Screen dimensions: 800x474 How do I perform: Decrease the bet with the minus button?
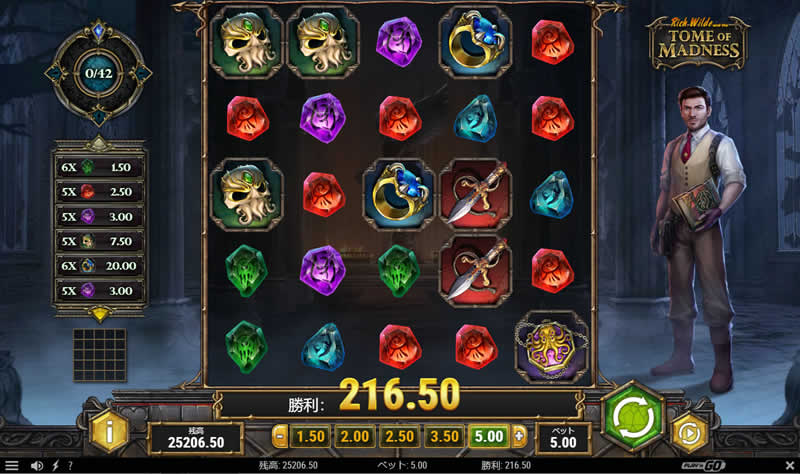pyautogui.click(x=280, y=436)
